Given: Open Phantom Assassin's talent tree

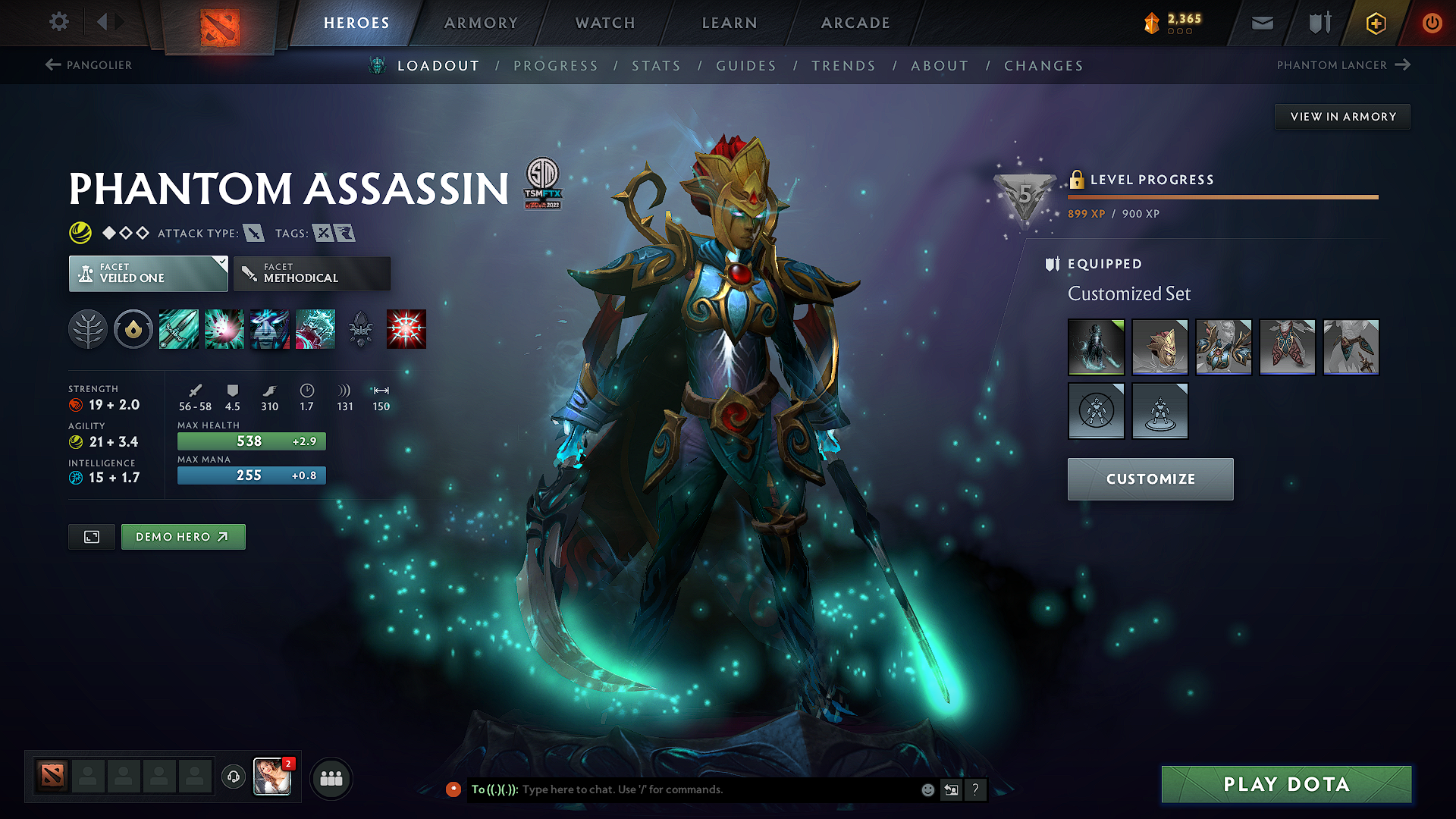Looking at the screenshot, I should tap(89, 328).
